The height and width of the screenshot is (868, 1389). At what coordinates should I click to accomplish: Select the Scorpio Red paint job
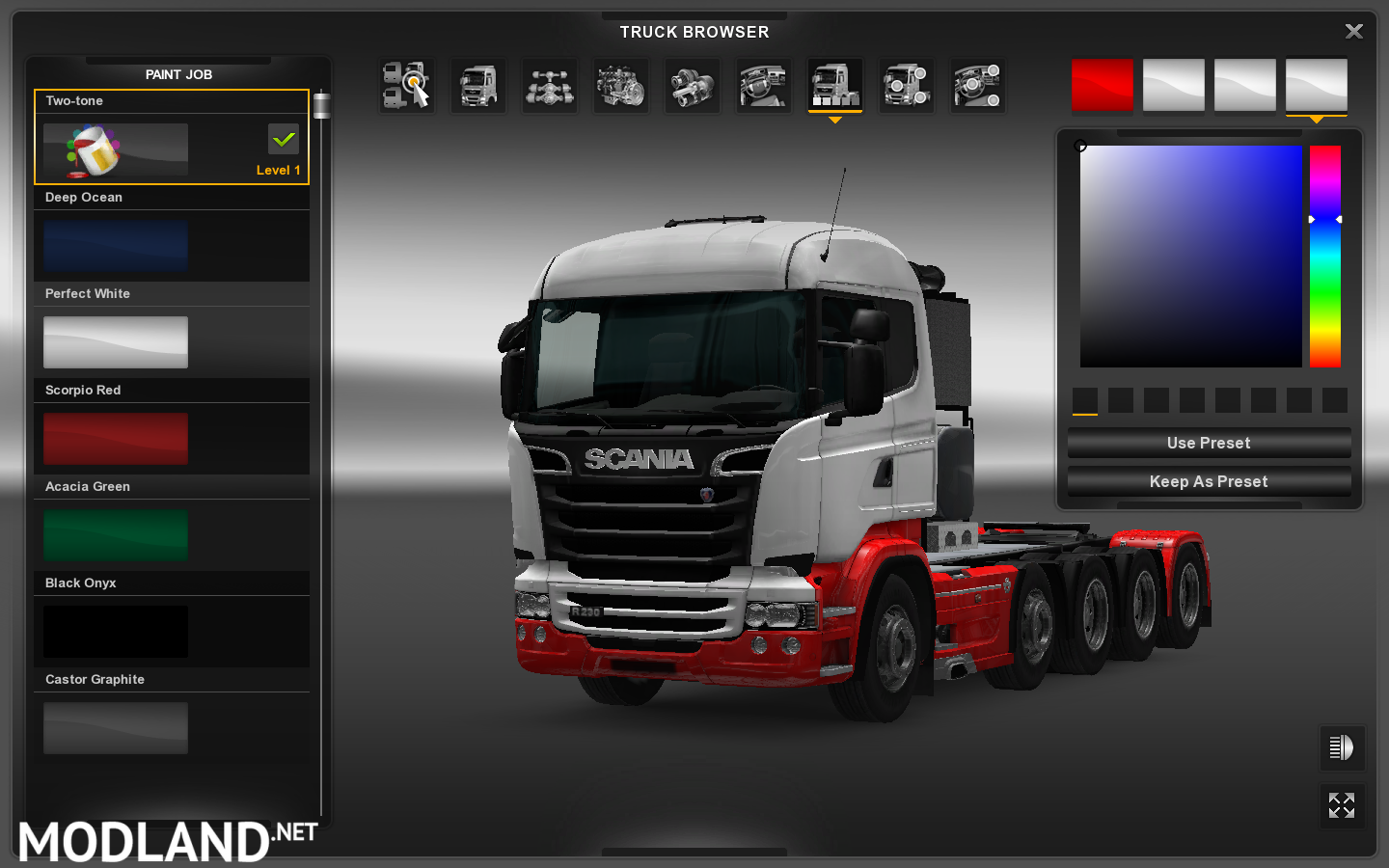[x=115, y=438]
